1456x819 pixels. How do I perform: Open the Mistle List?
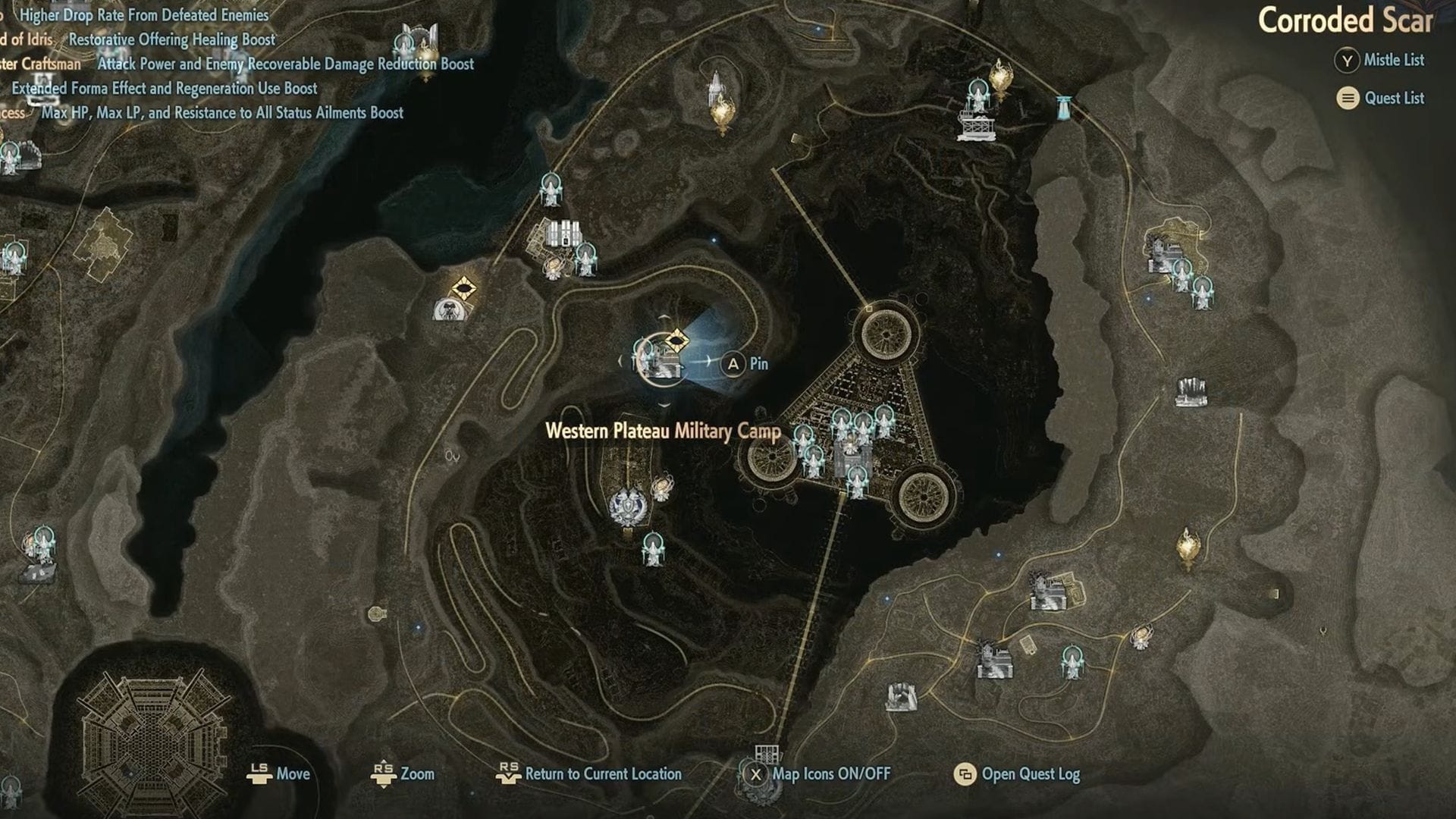tap(1380, 61)
